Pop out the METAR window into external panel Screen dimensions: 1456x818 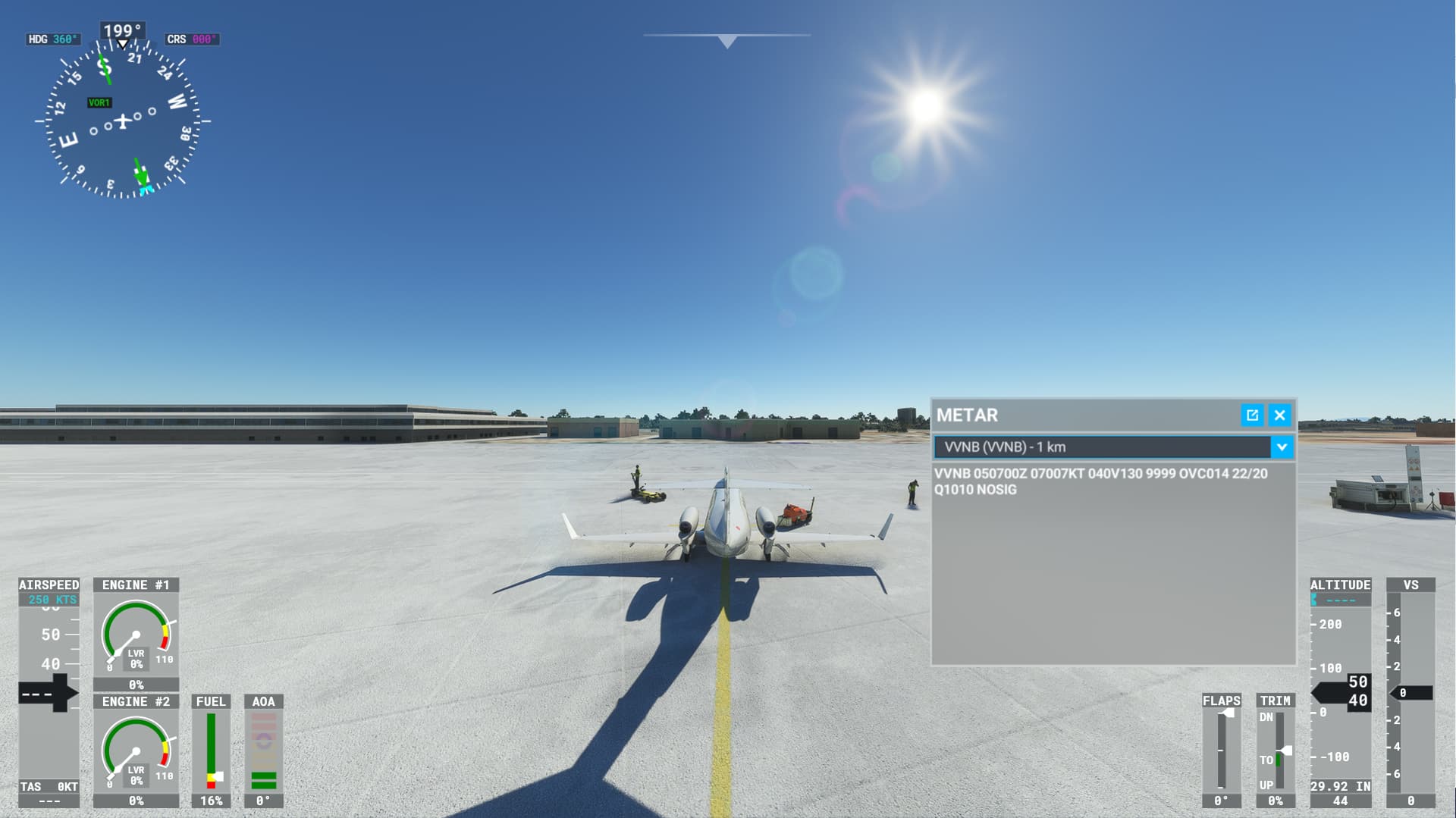[x=1251, y=415]
